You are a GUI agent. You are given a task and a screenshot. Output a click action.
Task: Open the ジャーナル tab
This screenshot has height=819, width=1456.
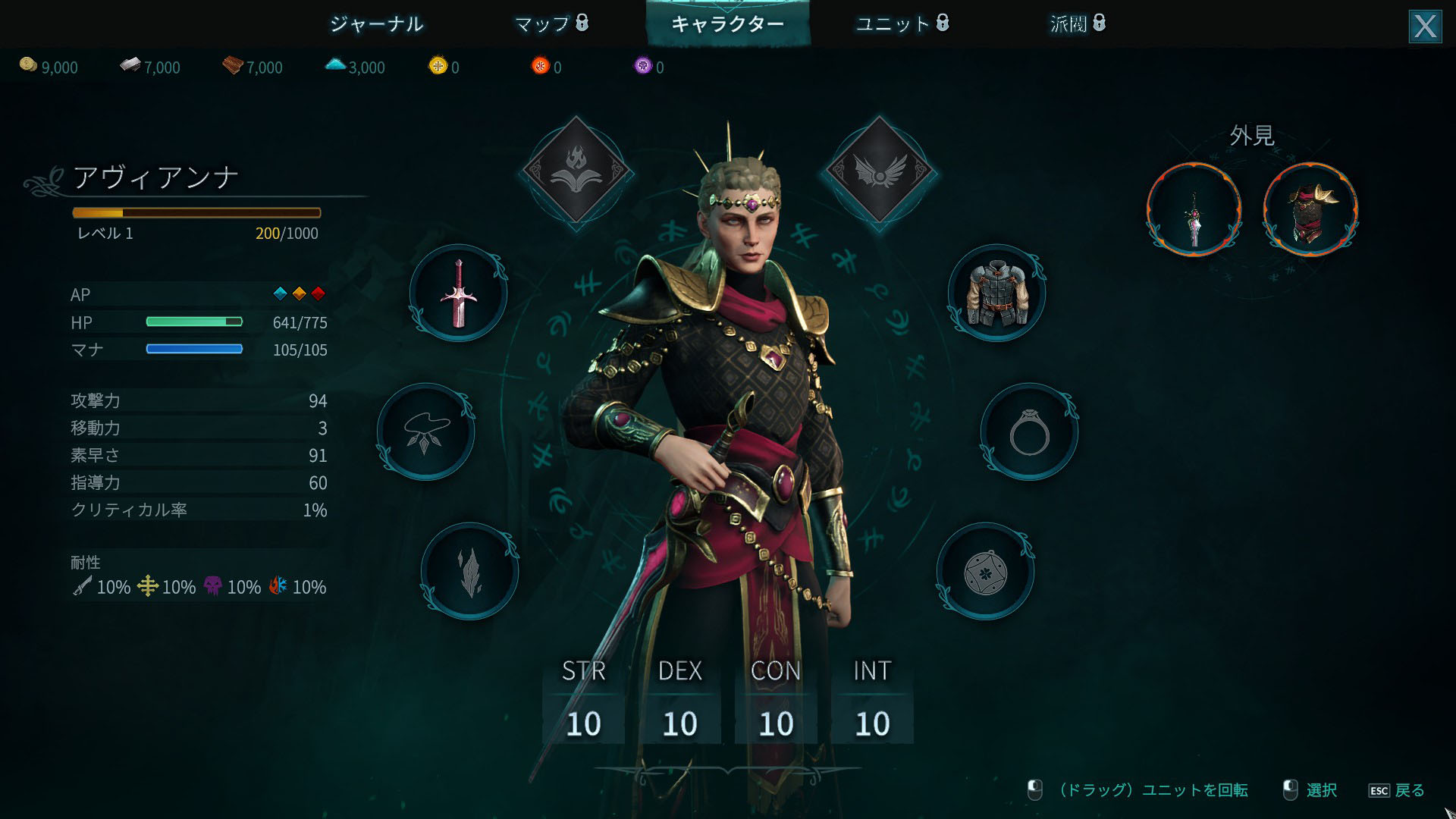376,24
